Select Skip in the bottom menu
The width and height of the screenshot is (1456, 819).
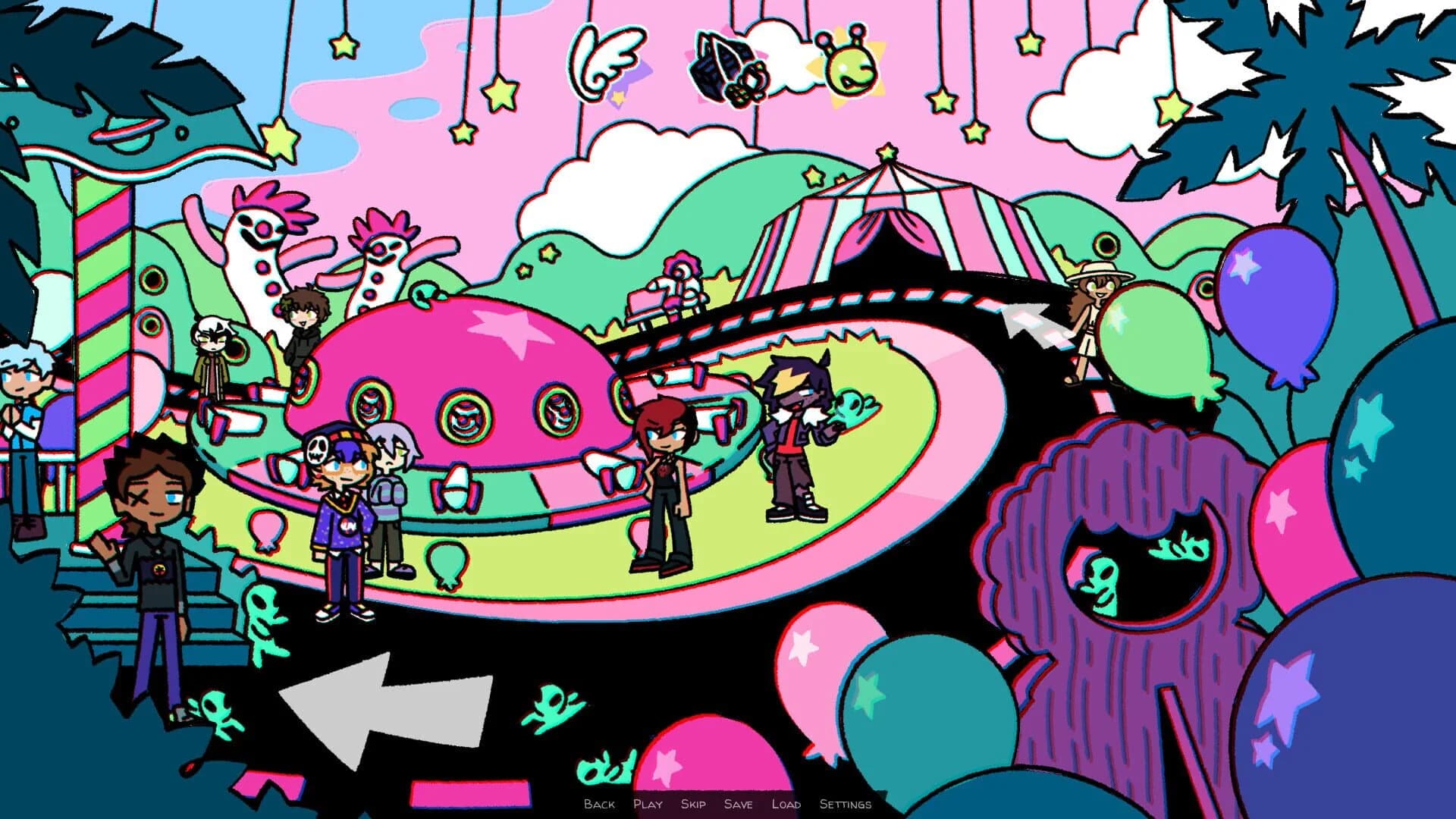[x=694, y=805]
